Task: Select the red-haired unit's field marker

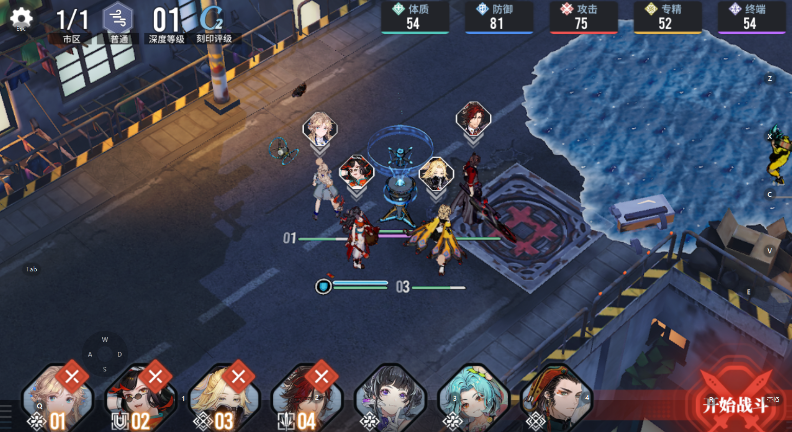Action: [473, 118]
